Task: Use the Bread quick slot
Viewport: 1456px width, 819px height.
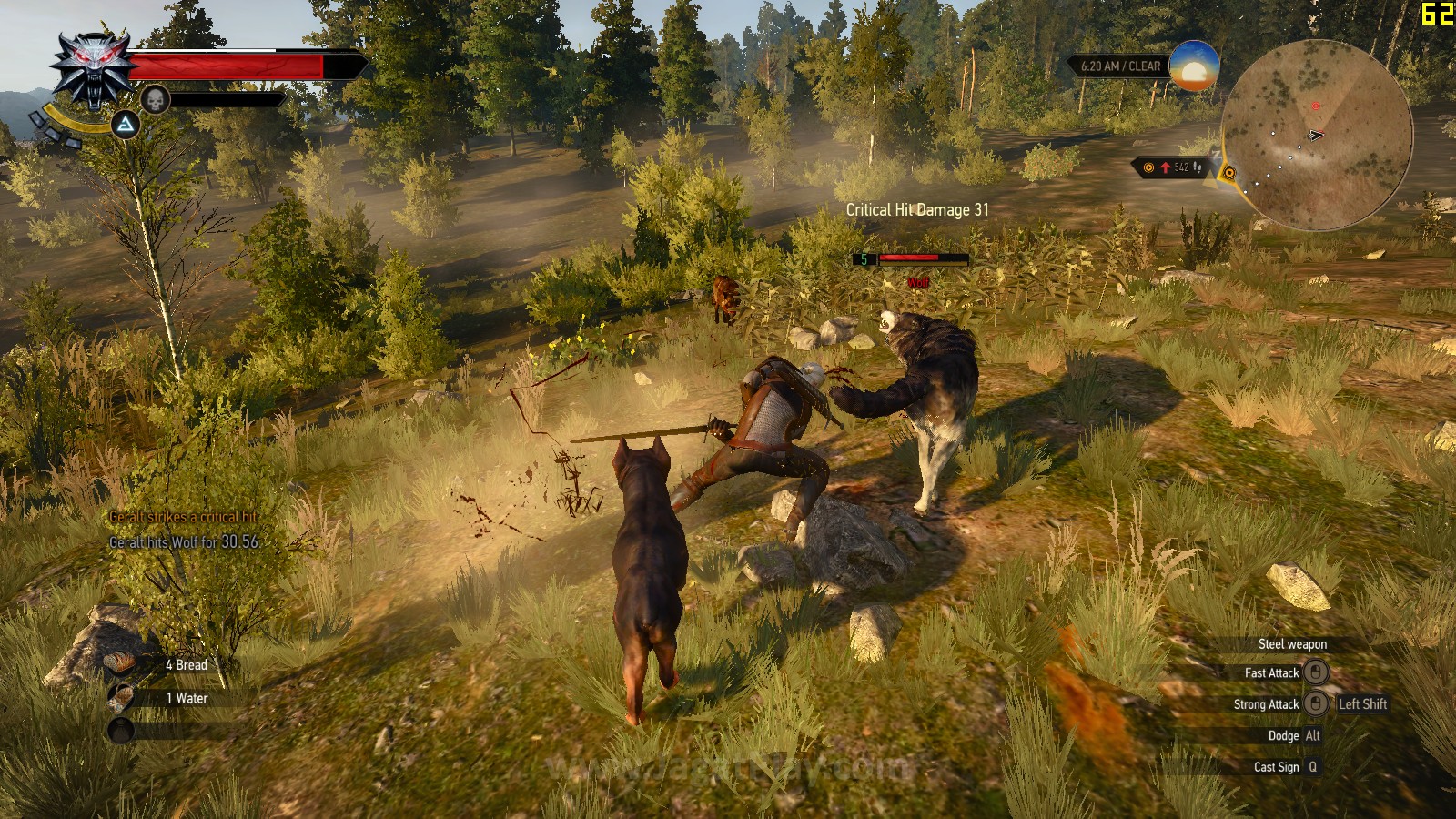Action: (x=121, y=665)
